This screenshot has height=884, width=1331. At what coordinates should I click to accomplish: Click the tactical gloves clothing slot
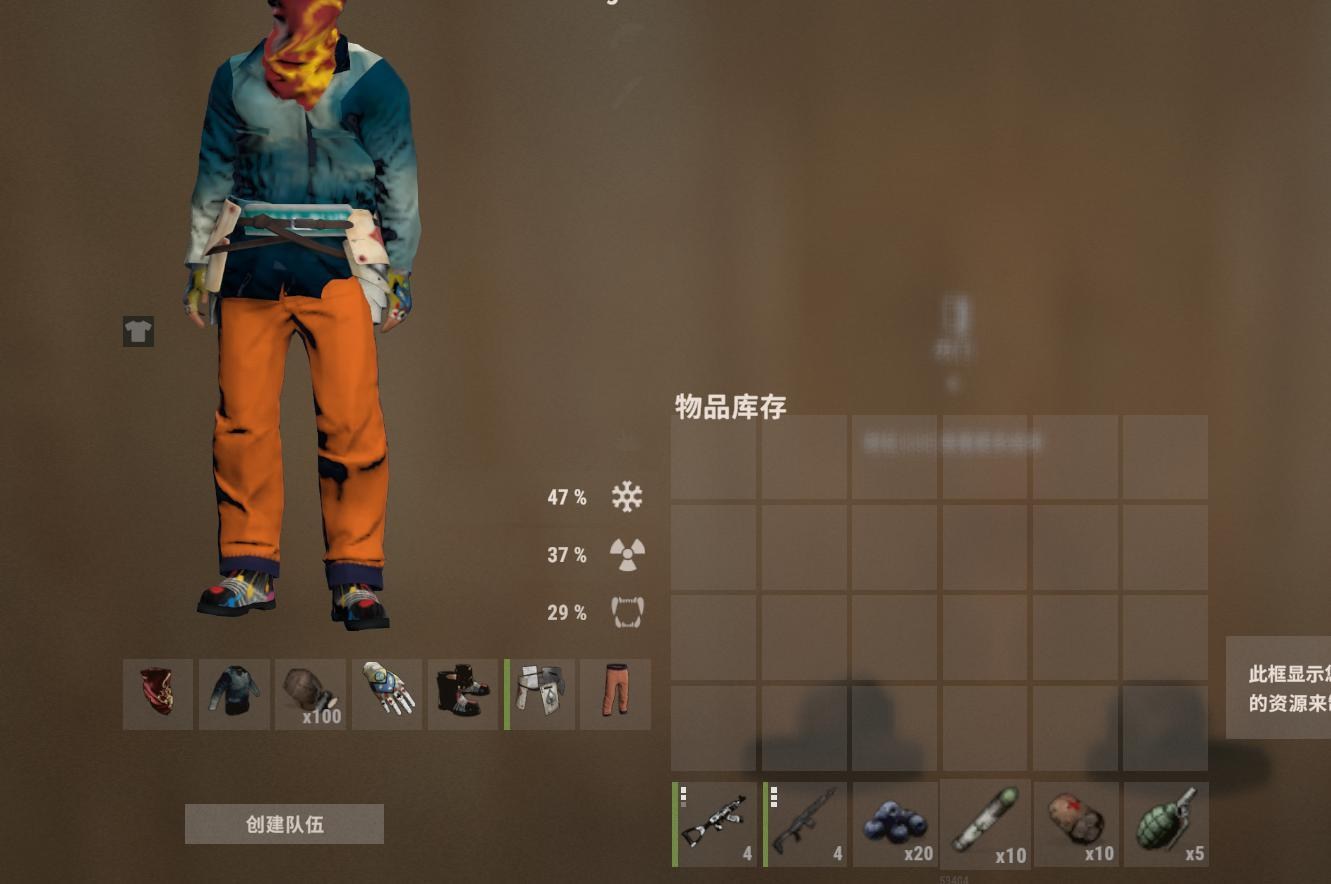pyautogui.click(x=387, y=694)
